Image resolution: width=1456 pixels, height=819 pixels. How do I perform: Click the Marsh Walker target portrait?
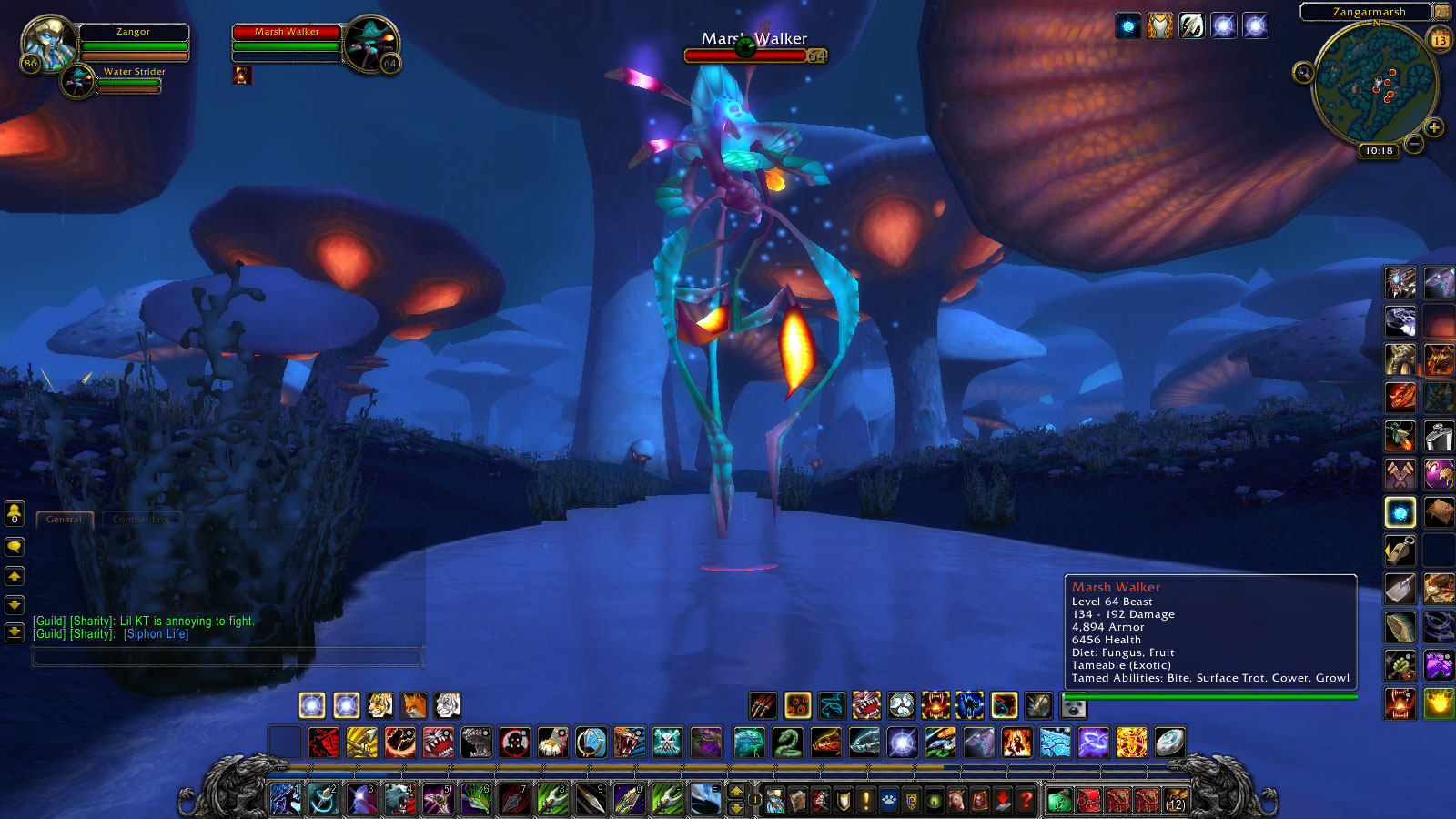pyautogui.click(x=370, y=44)
